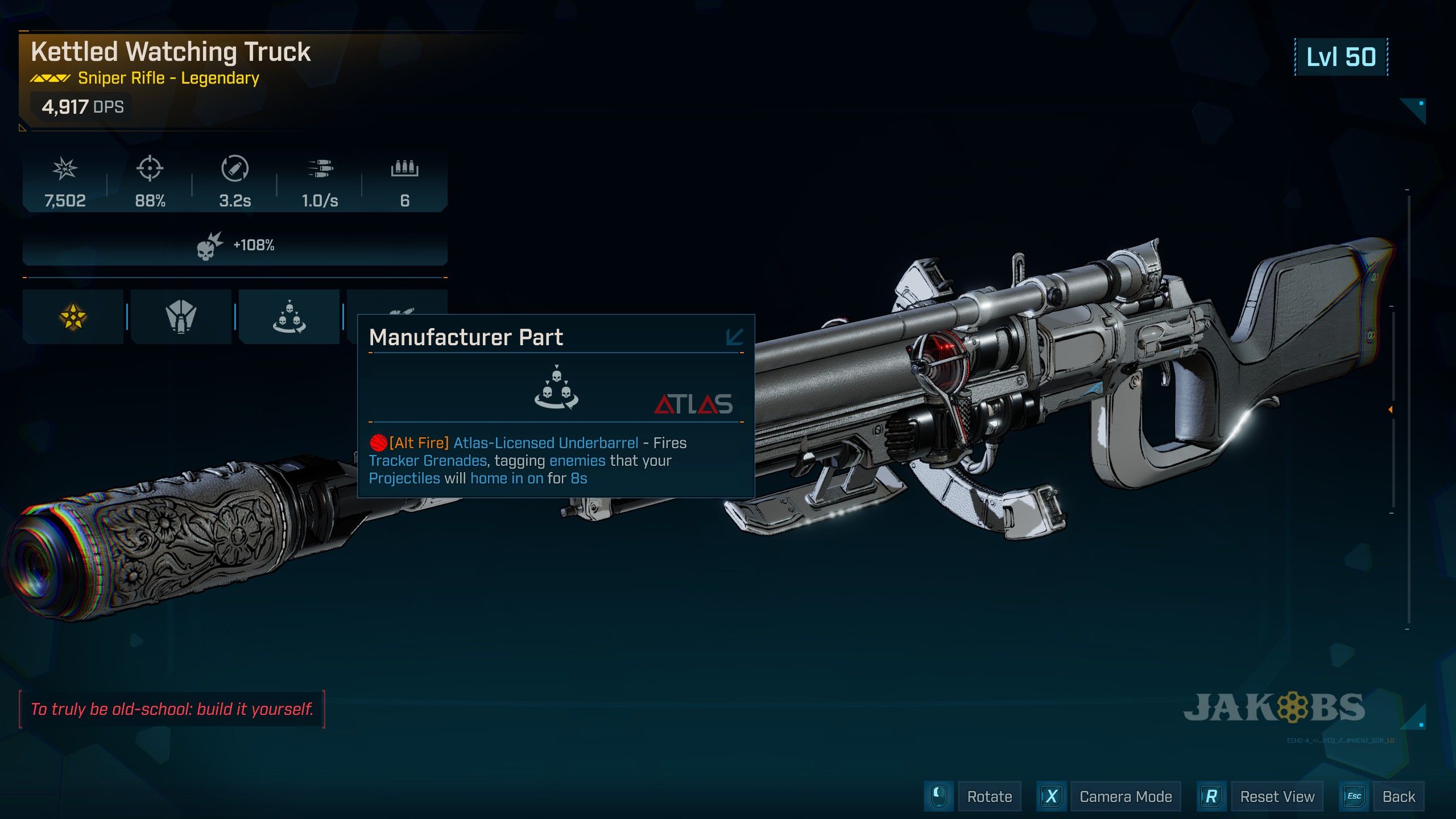
Task: Select the shield-and-bullet weapon part icon
Action: [x=181, y=317]
